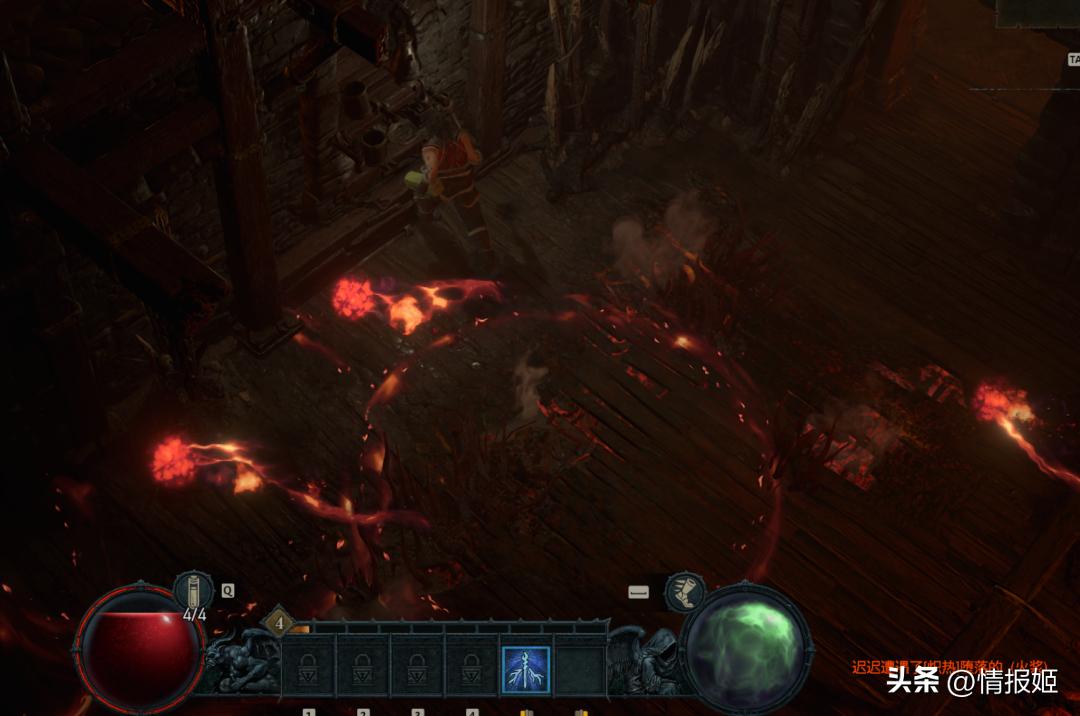Activate the blue lightning skill slot
The image size is (1080, 716).
point(525,670)
